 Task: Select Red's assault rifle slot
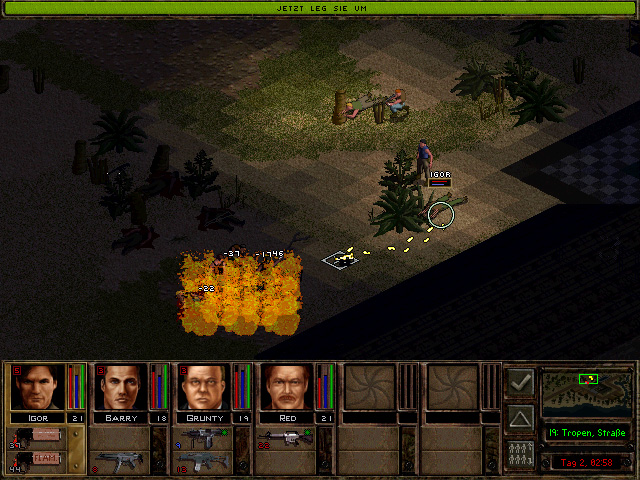point(287,437)
